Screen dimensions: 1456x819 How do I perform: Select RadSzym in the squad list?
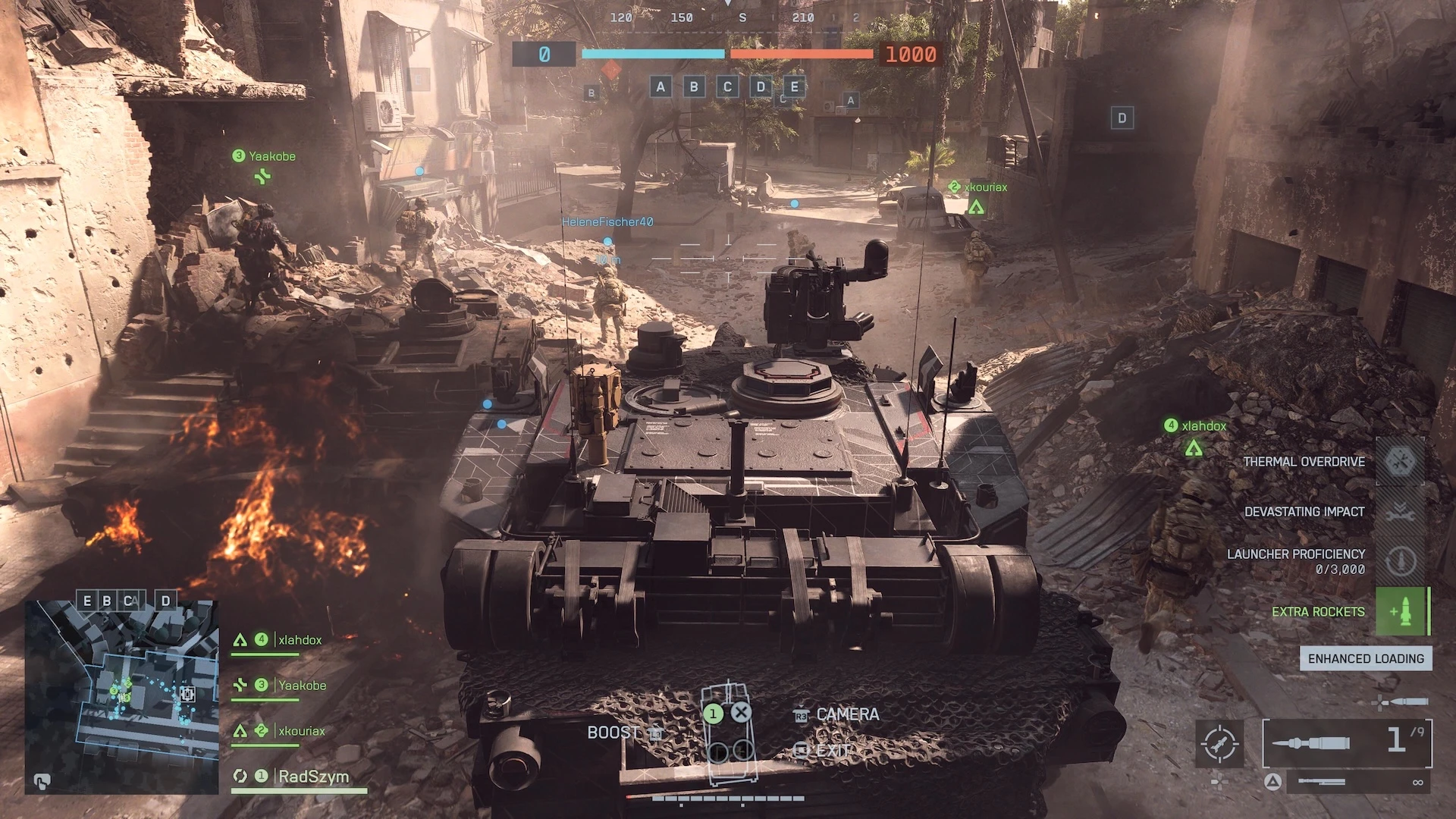[313, 777]
